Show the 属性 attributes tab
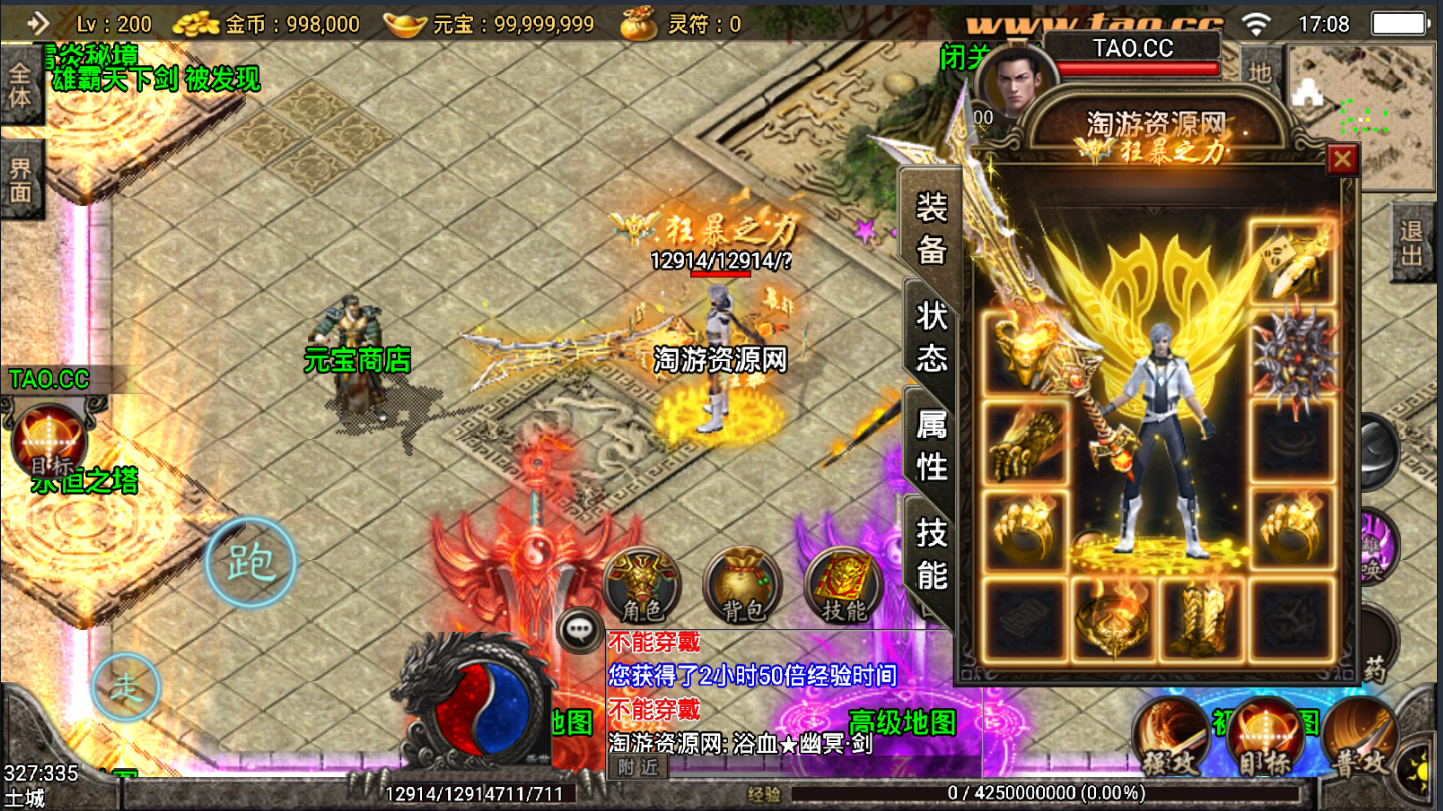 (932, 444)
